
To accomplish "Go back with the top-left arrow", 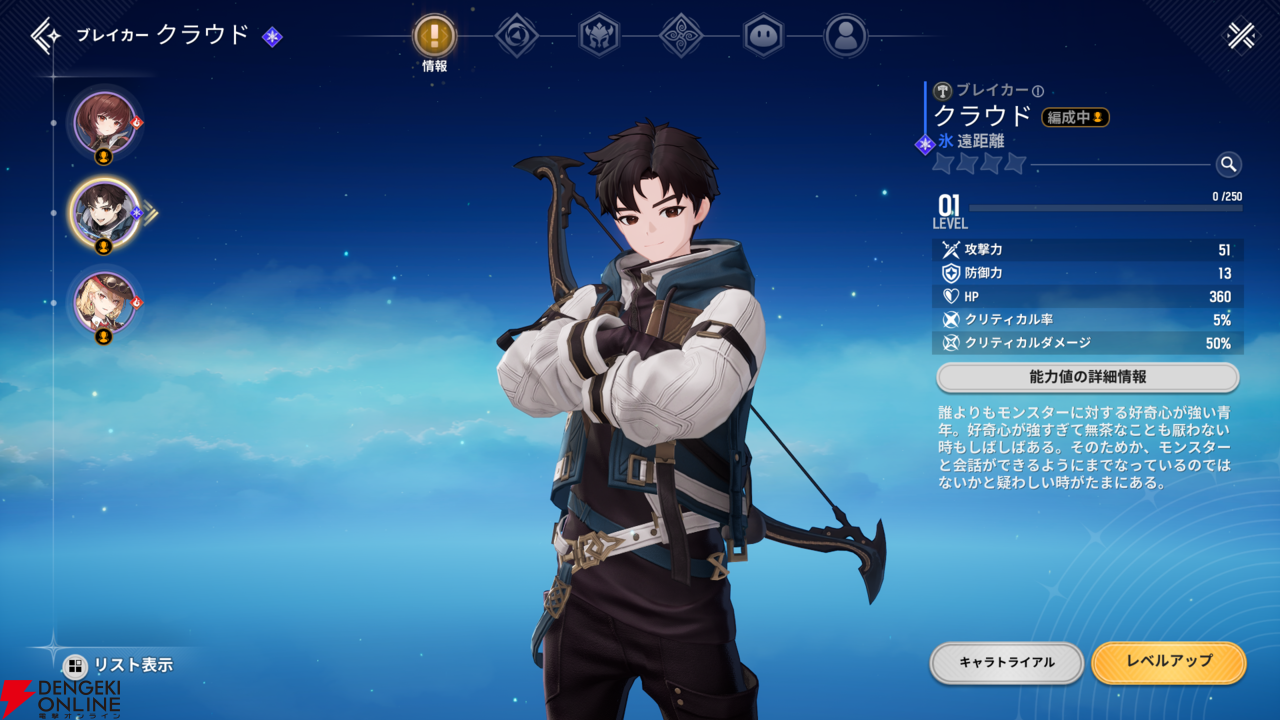I will tap(46, 36).
